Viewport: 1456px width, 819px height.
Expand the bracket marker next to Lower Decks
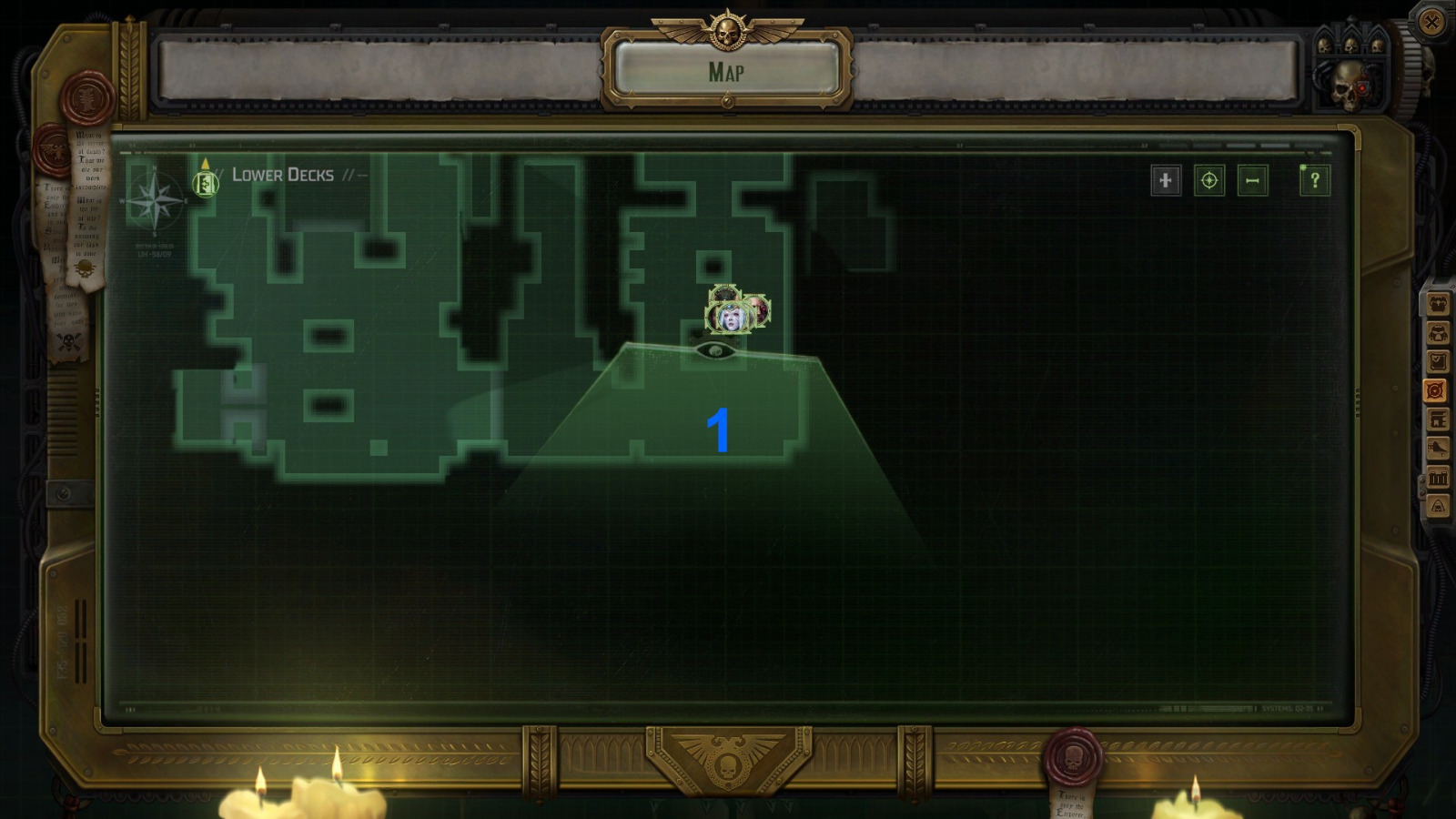pos(207,185)
